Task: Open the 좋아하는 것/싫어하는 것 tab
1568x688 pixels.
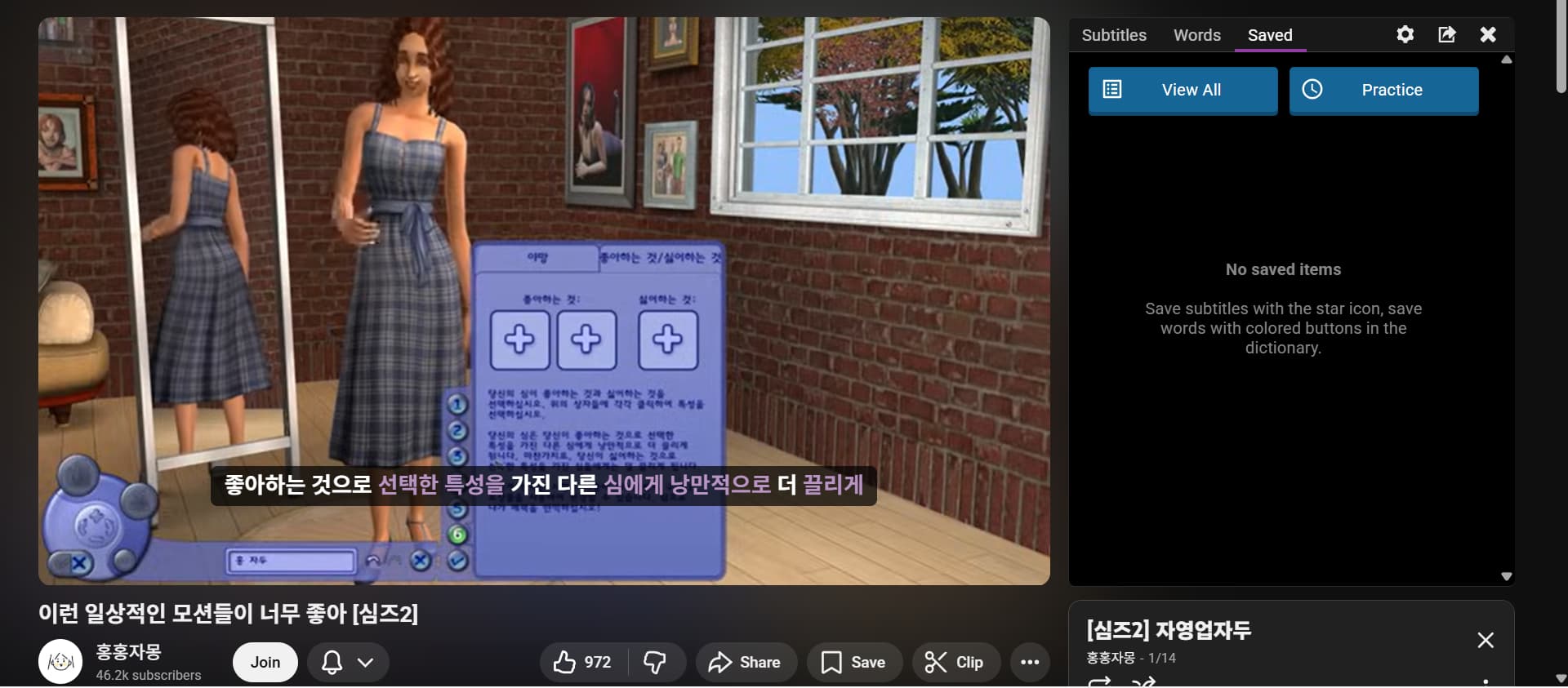Action: [660, 258]
